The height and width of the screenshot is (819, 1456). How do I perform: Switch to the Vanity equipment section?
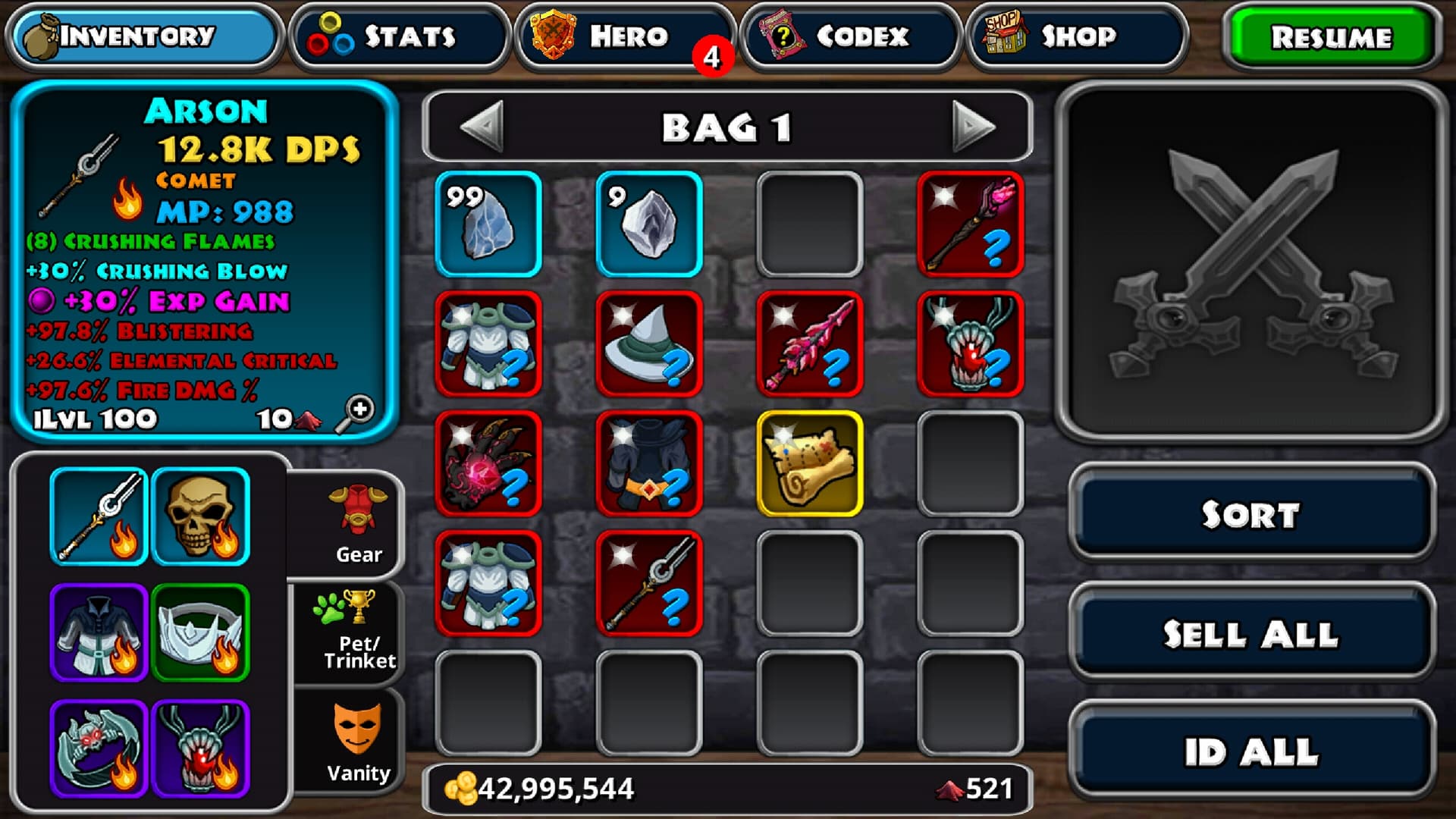[x=356, y=743]
